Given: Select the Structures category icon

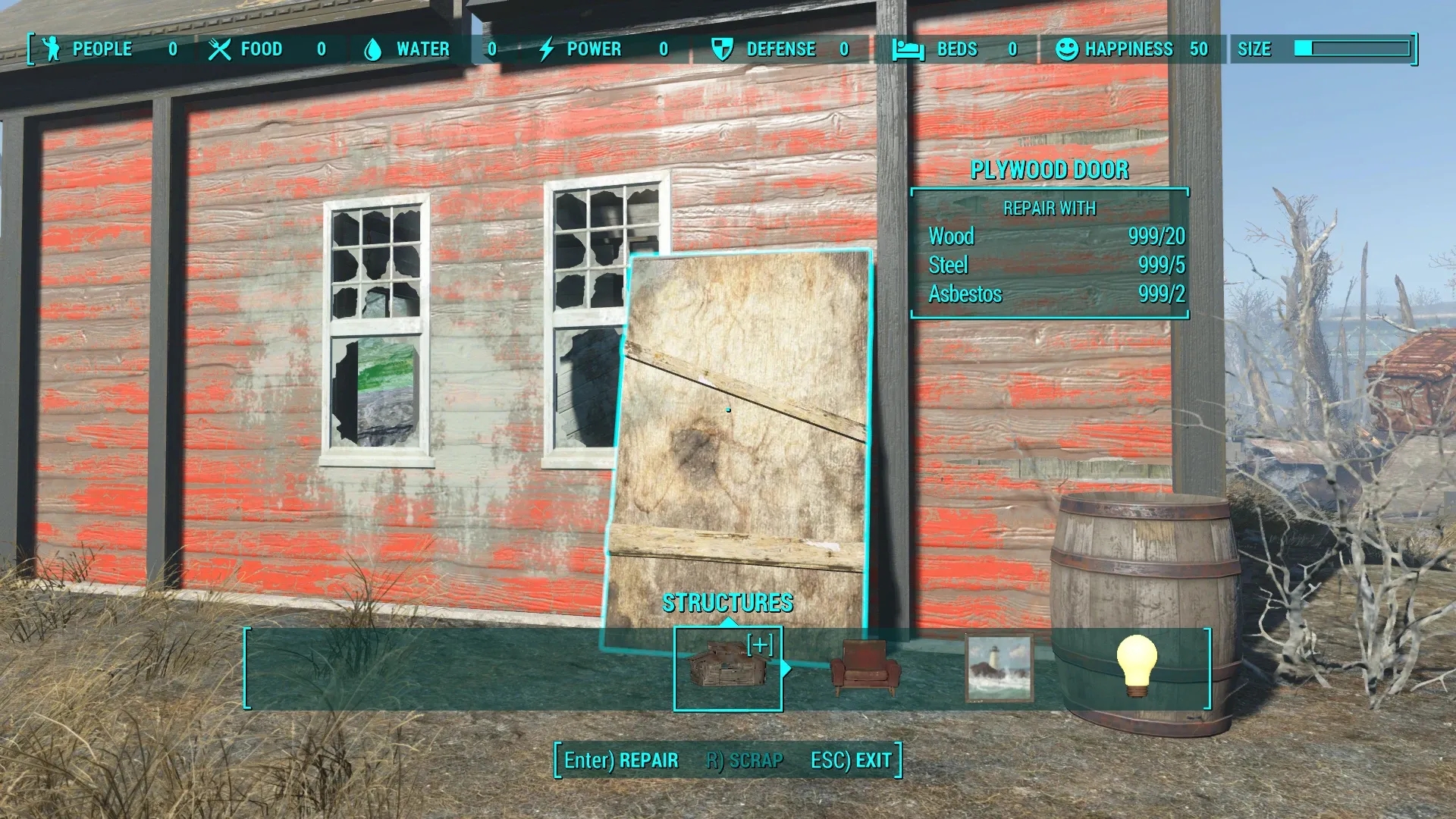Looking at the screenshot, I should [727, 667].
